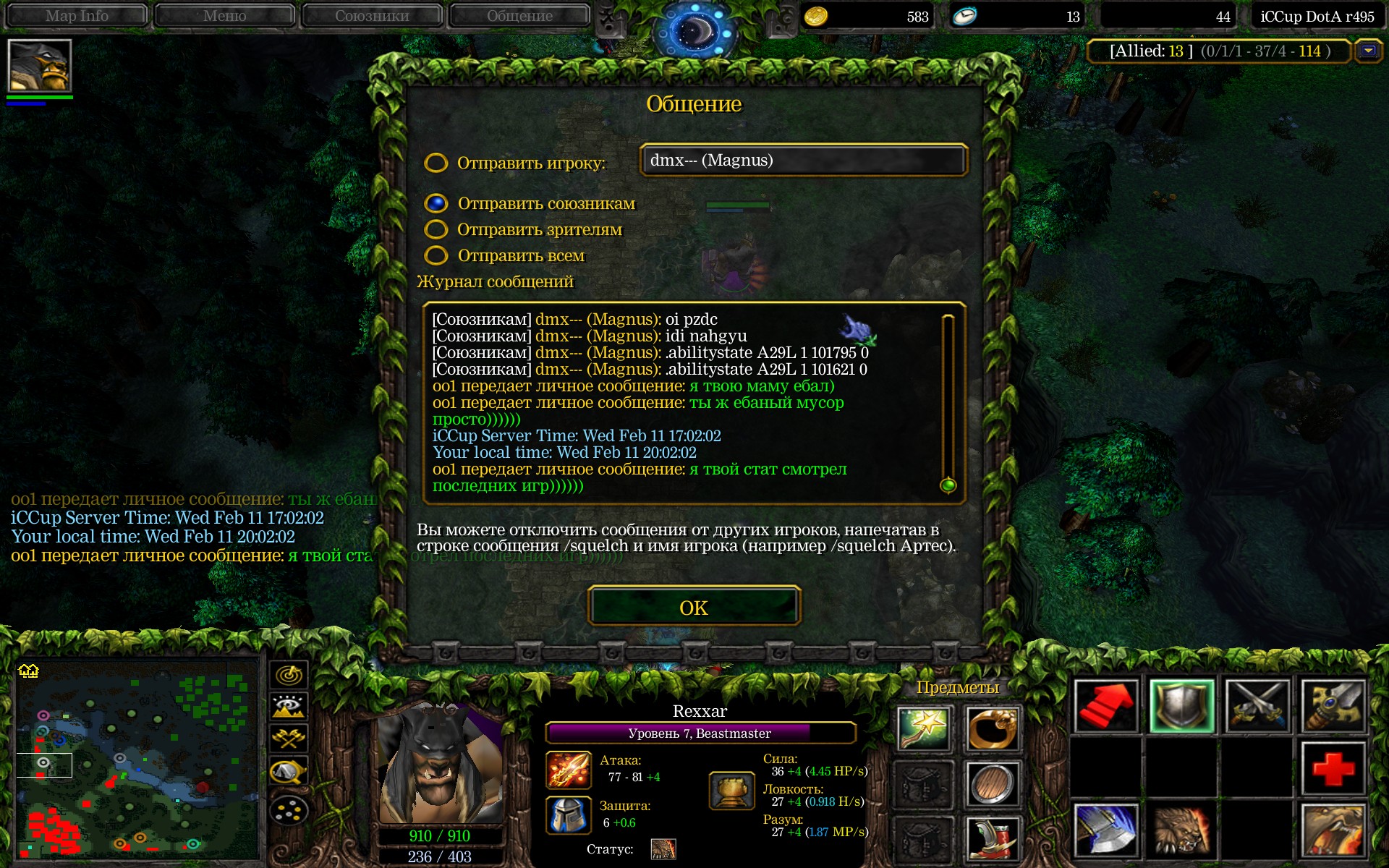Choose 'Отправить всем' radio option
Image resolution: width=1389 pixels, height=868 pixels.
pos(436,255)
